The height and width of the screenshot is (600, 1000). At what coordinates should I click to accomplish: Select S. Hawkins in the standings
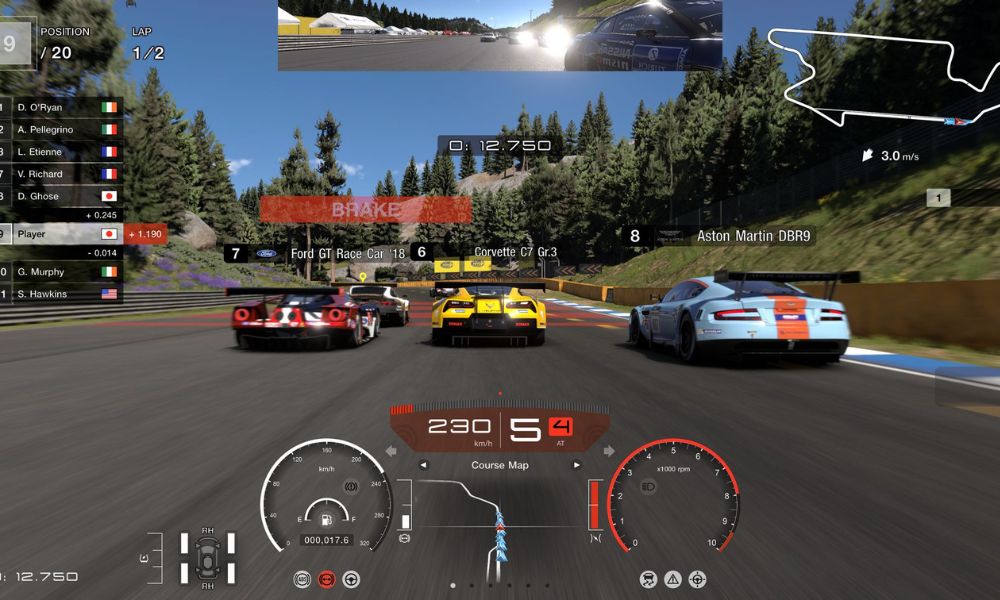pyautogui.click(x=60, y=294)
